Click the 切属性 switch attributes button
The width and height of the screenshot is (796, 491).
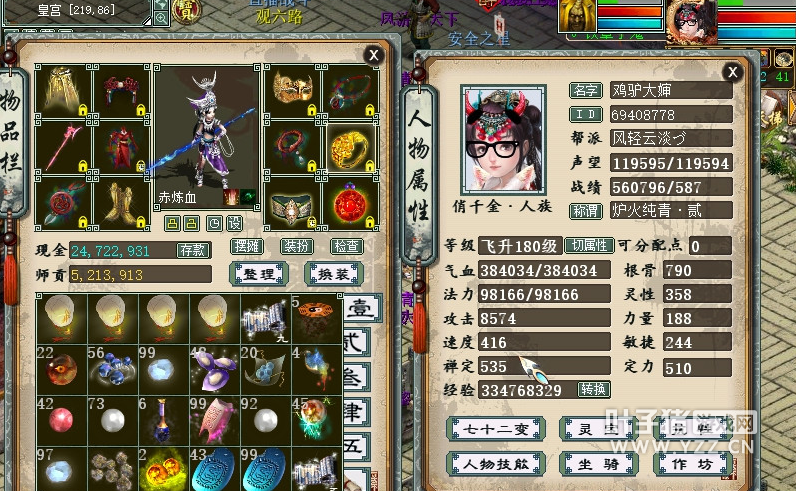pos(588,245)
